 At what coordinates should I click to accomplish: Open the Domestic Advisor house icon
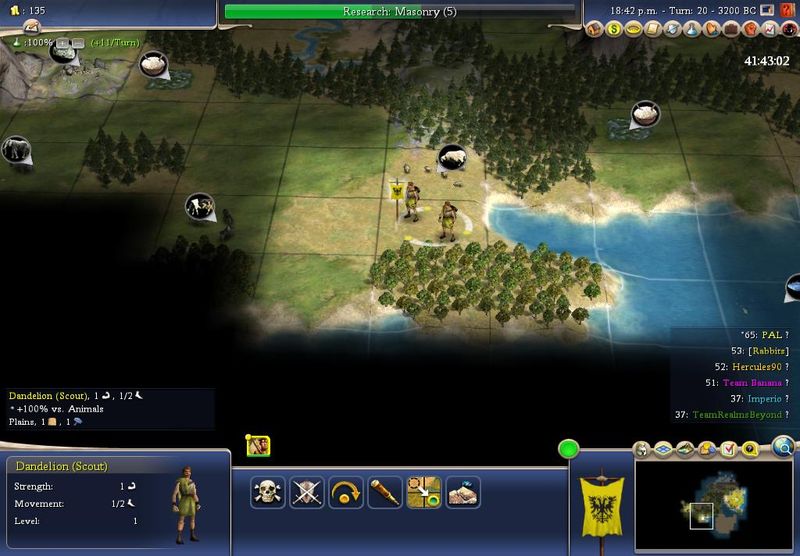tap(596, 30)
